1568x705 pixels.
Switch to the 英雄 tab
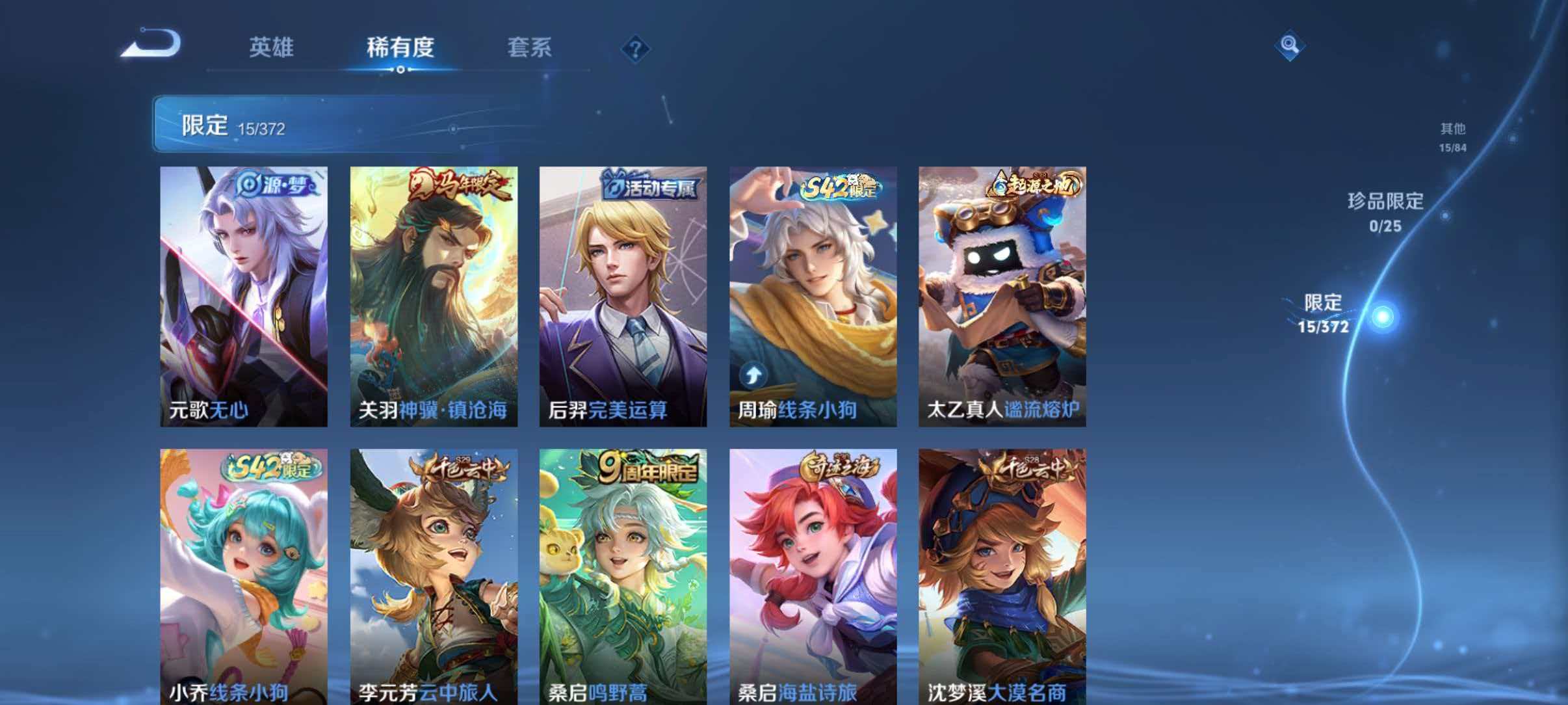tap(272, 47)
